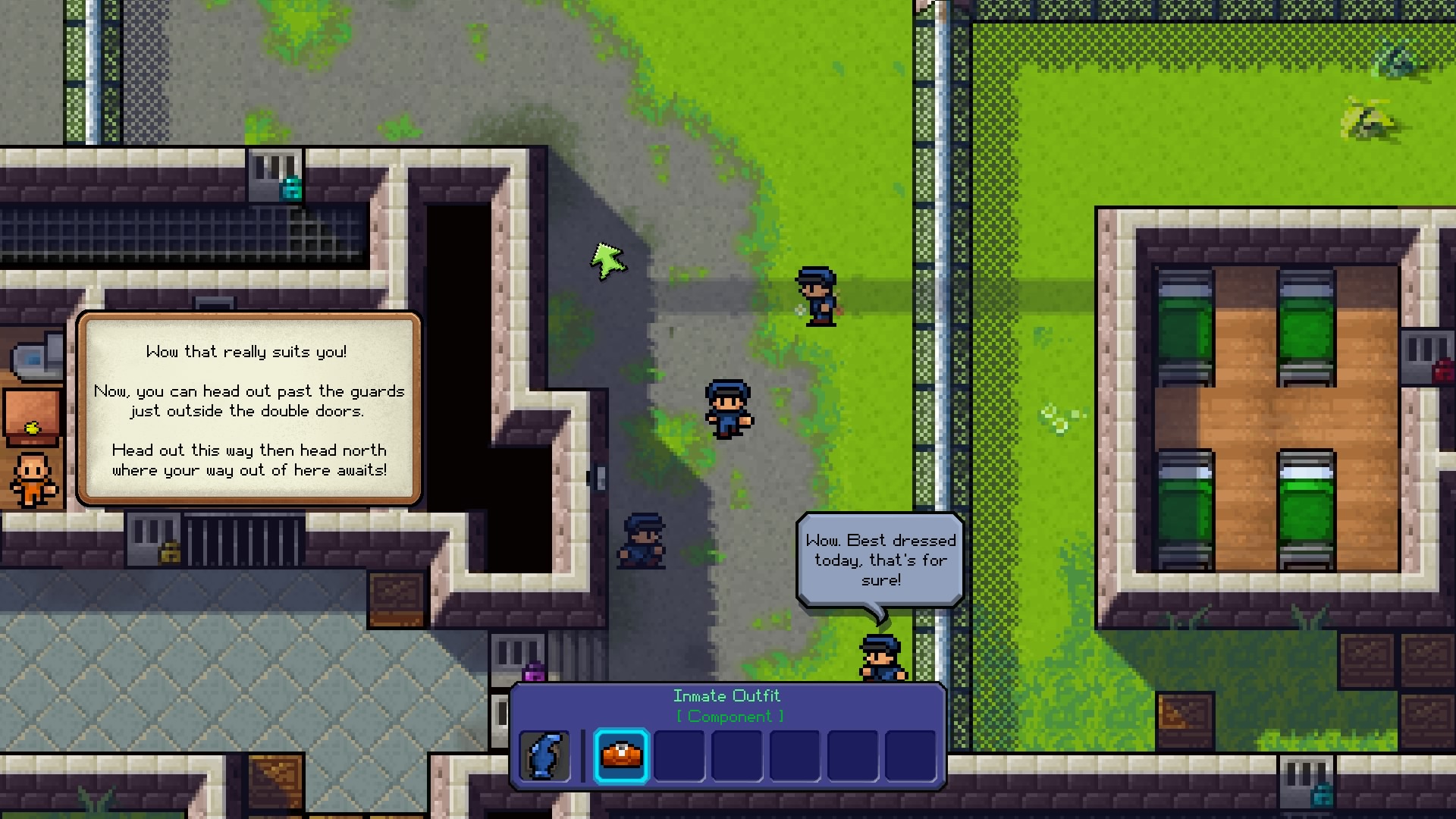
Task: Click the green arrow waypoint marker
Action: pyautogui.click(x=609, y=262)
